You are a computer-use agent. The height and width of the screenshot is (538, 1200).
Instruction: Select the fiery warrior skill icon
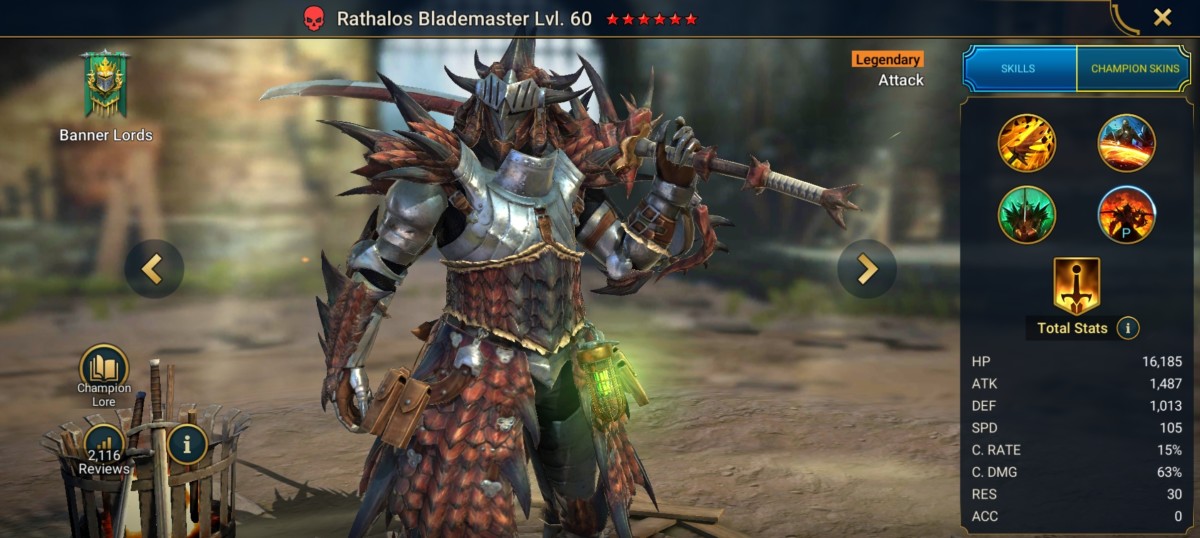(x=1127, y=143)
